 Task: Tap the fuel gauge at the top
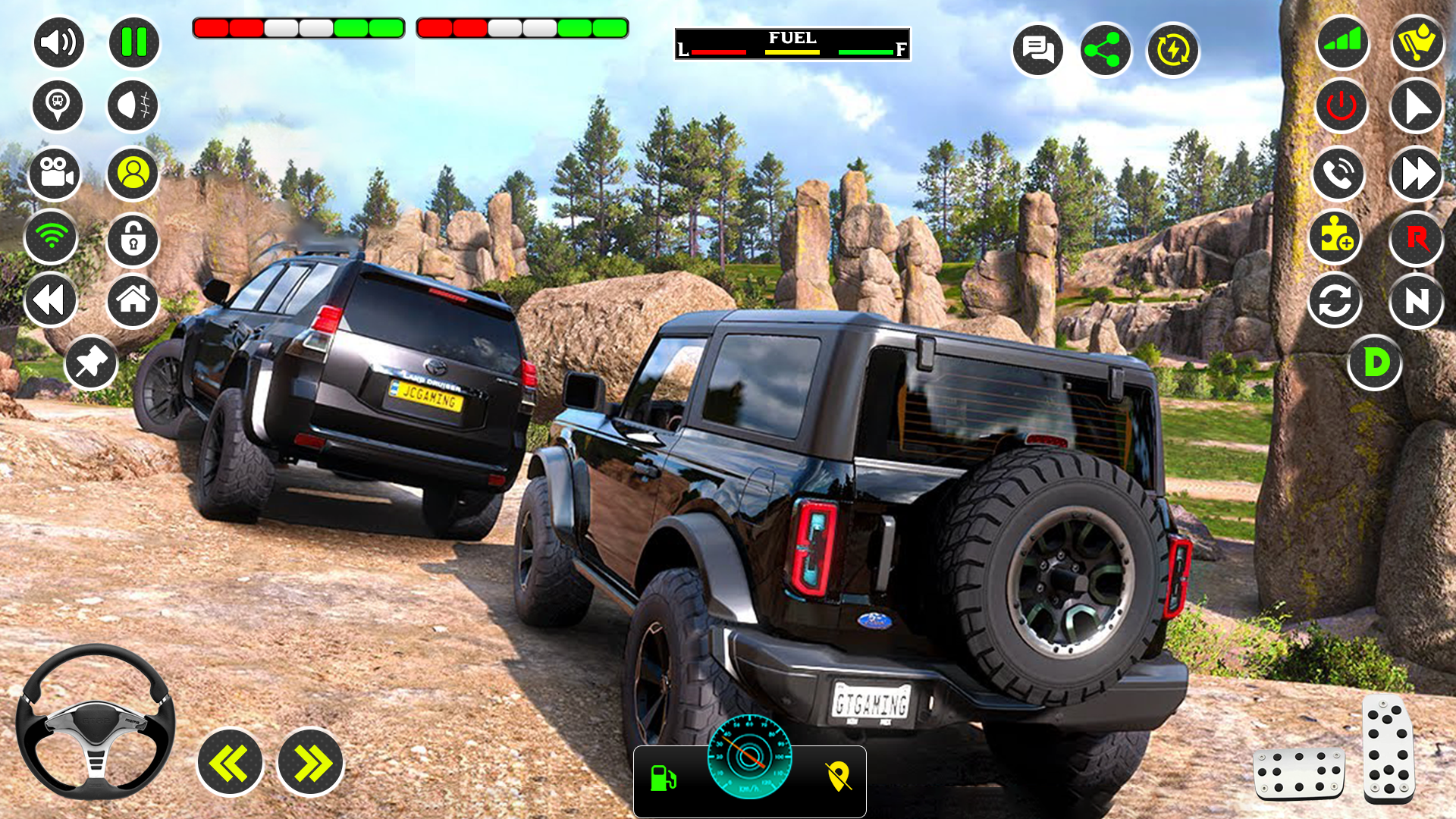[791, 43]
